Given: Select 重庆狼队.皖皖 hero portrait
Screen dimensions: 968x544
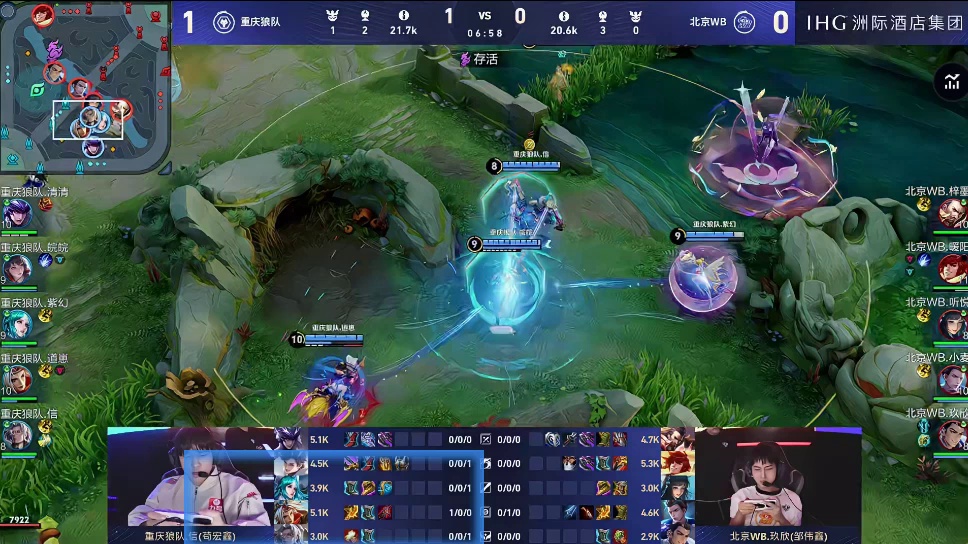Looking at the screenshot, I should (17, 269).
